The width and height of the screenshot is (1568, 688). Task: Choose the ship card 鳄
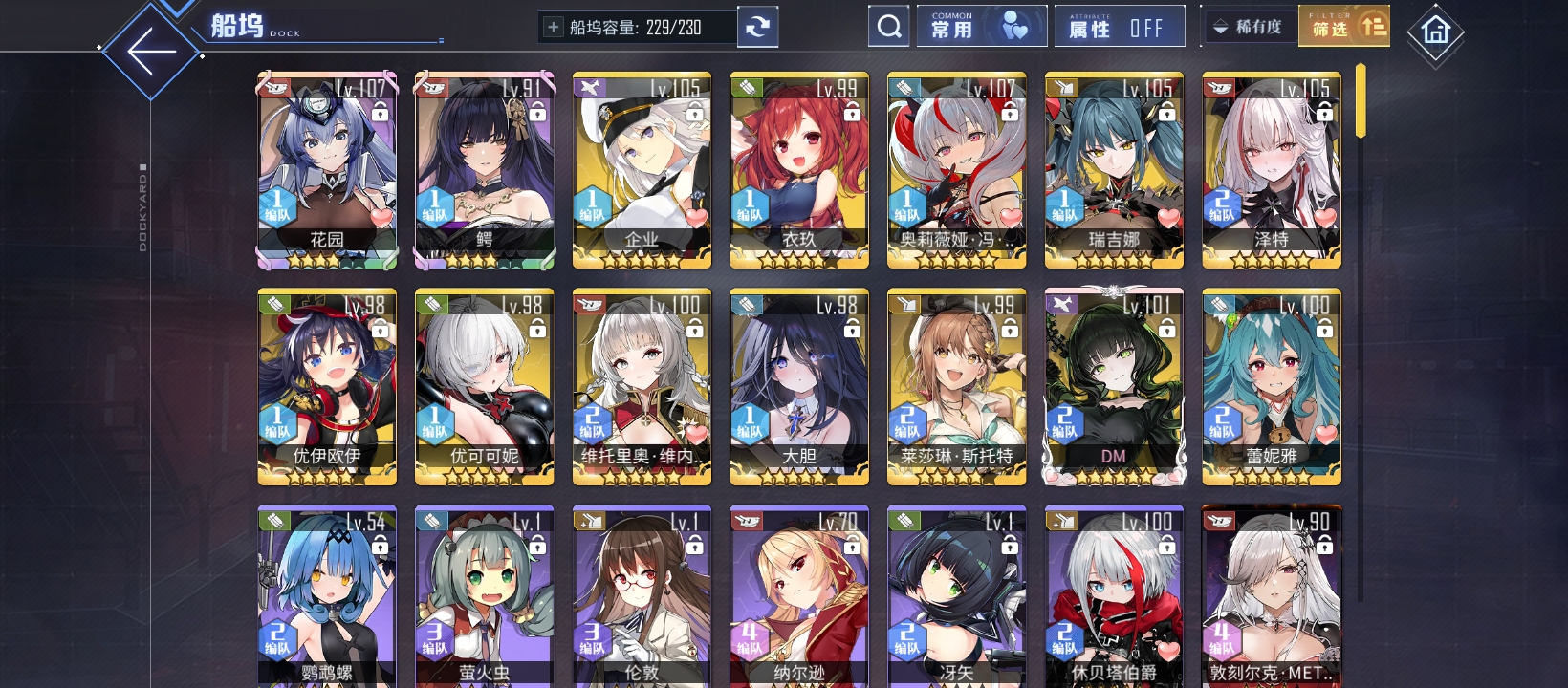(x=485, y=170)
